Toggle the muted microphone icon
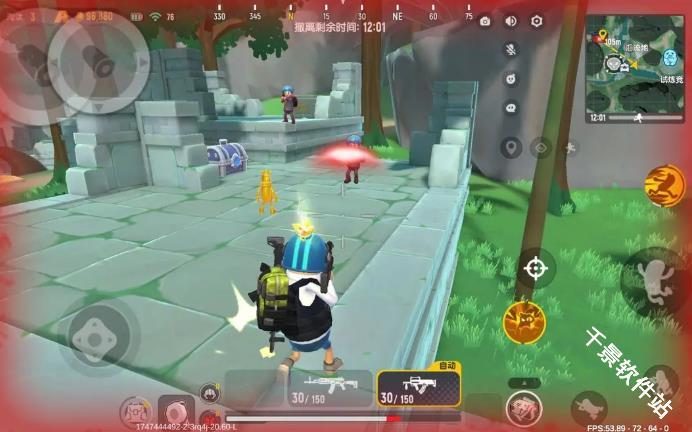This screenshot has width=692, height=432. point(510,49)
